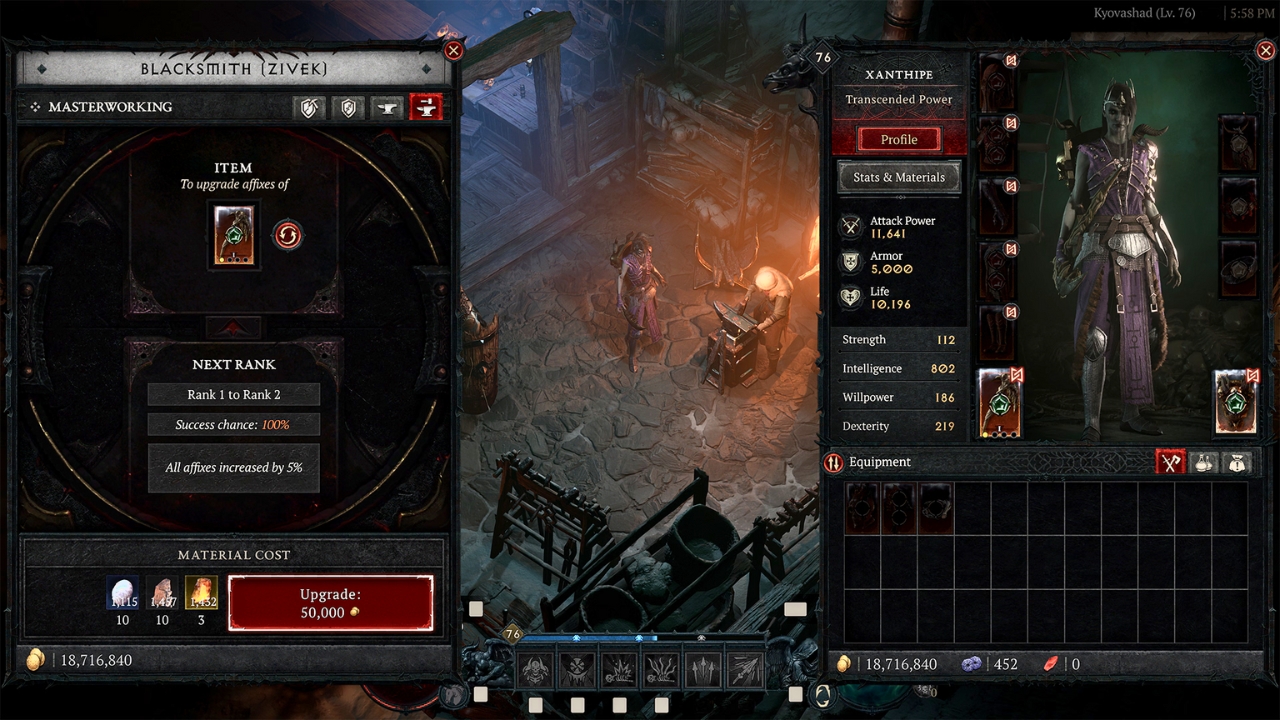1280x720 pixels.
Task: Select the crossed-weapons Equipment inventory tab
Action: 1170,462
